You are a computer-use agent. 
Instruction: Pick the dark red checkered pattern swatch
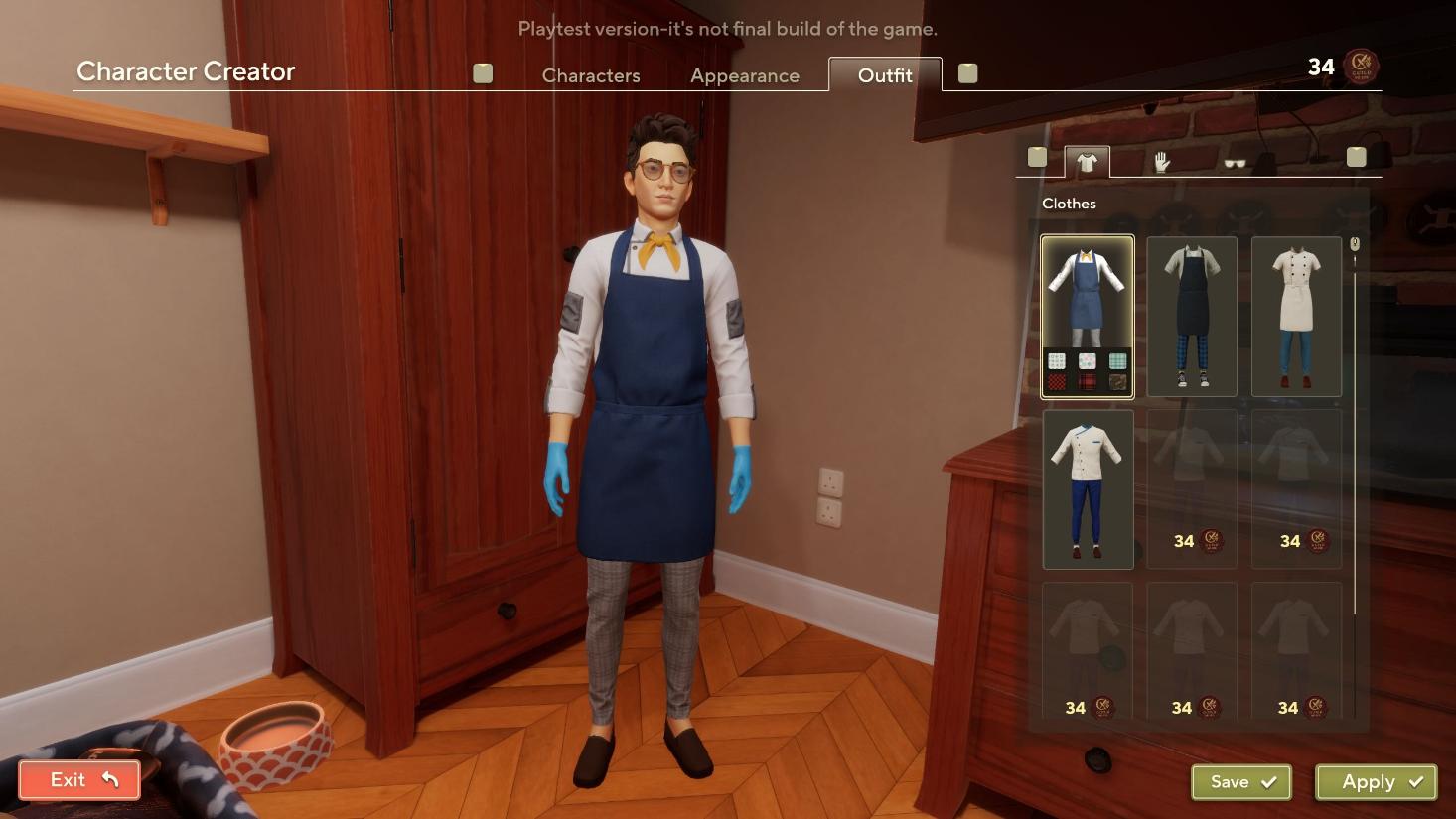pyautogui.click(x=1057, y=382)
